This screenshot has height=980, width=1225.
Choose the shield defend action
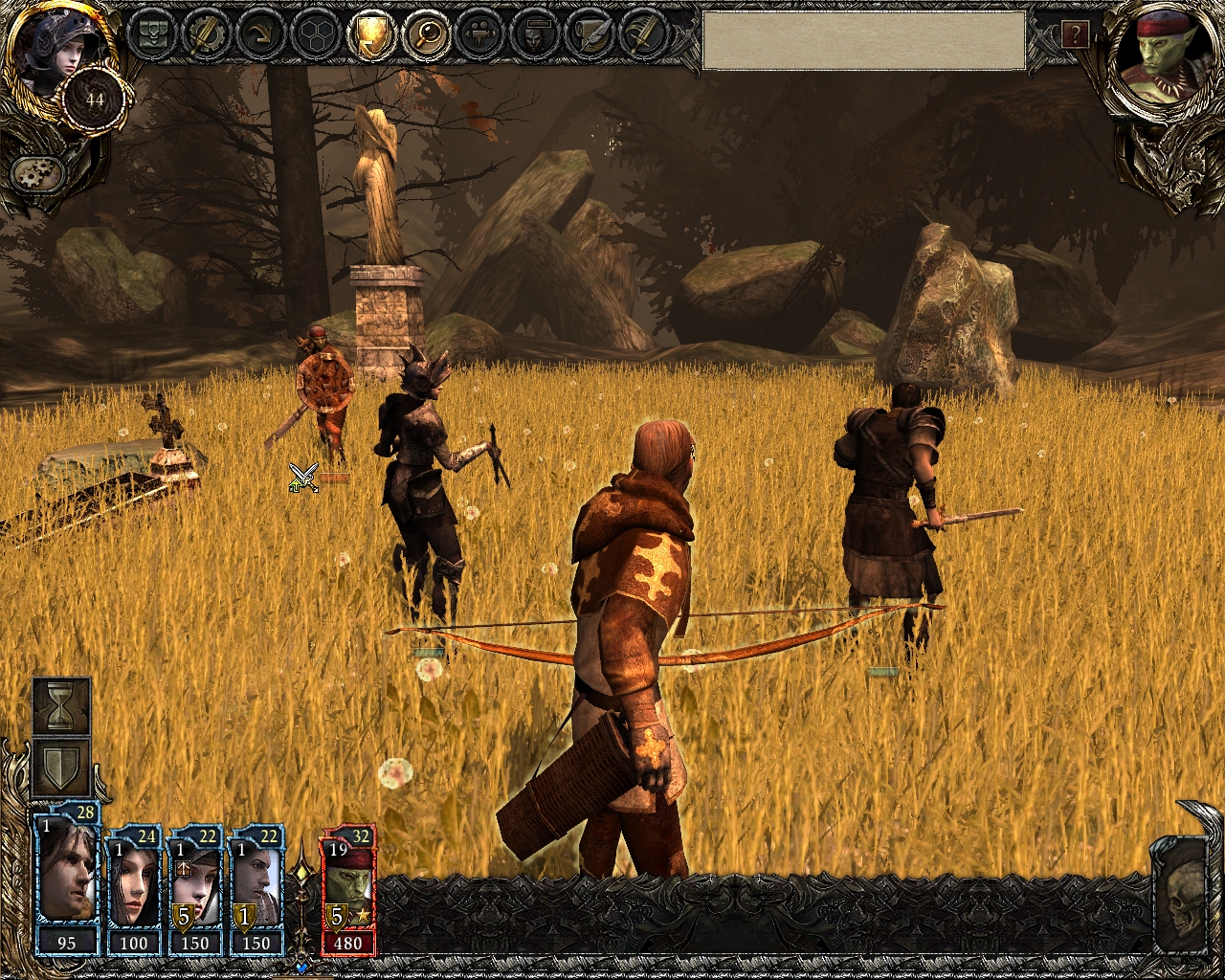[x=62, y=768]
